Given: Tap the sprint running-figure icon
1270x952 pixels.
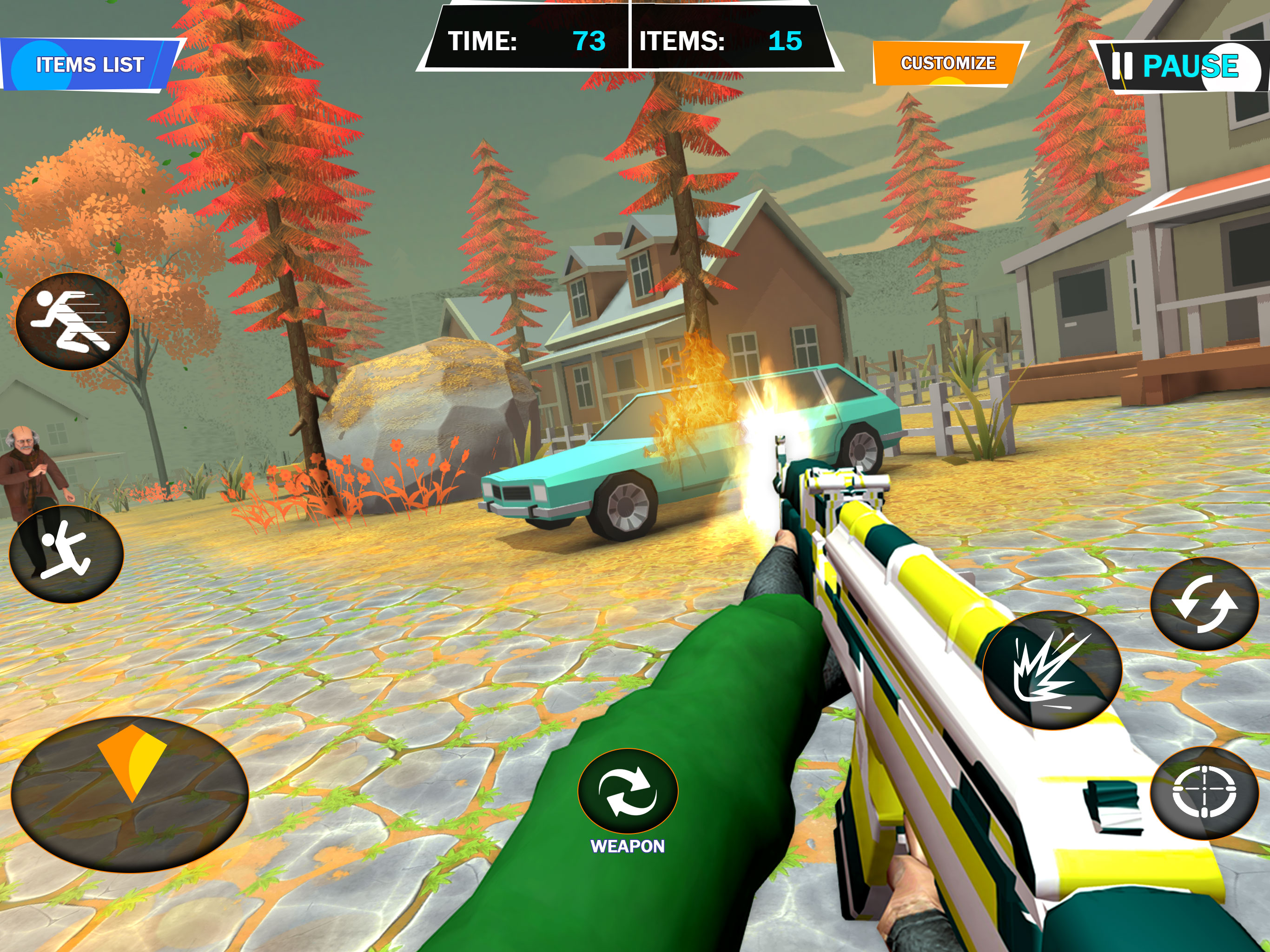Looking at the screenshot, I should coord(73,321).
